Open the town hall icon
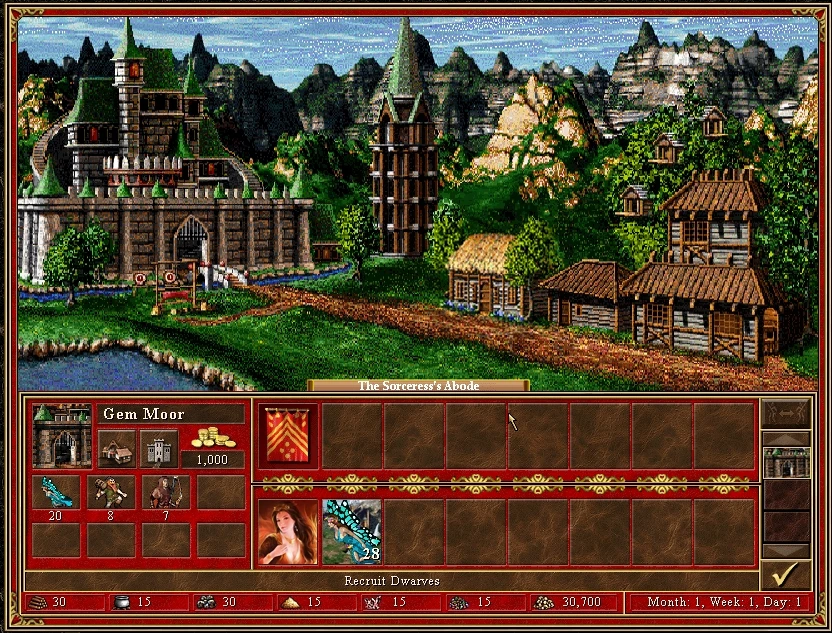 click(x=116, y=447)
